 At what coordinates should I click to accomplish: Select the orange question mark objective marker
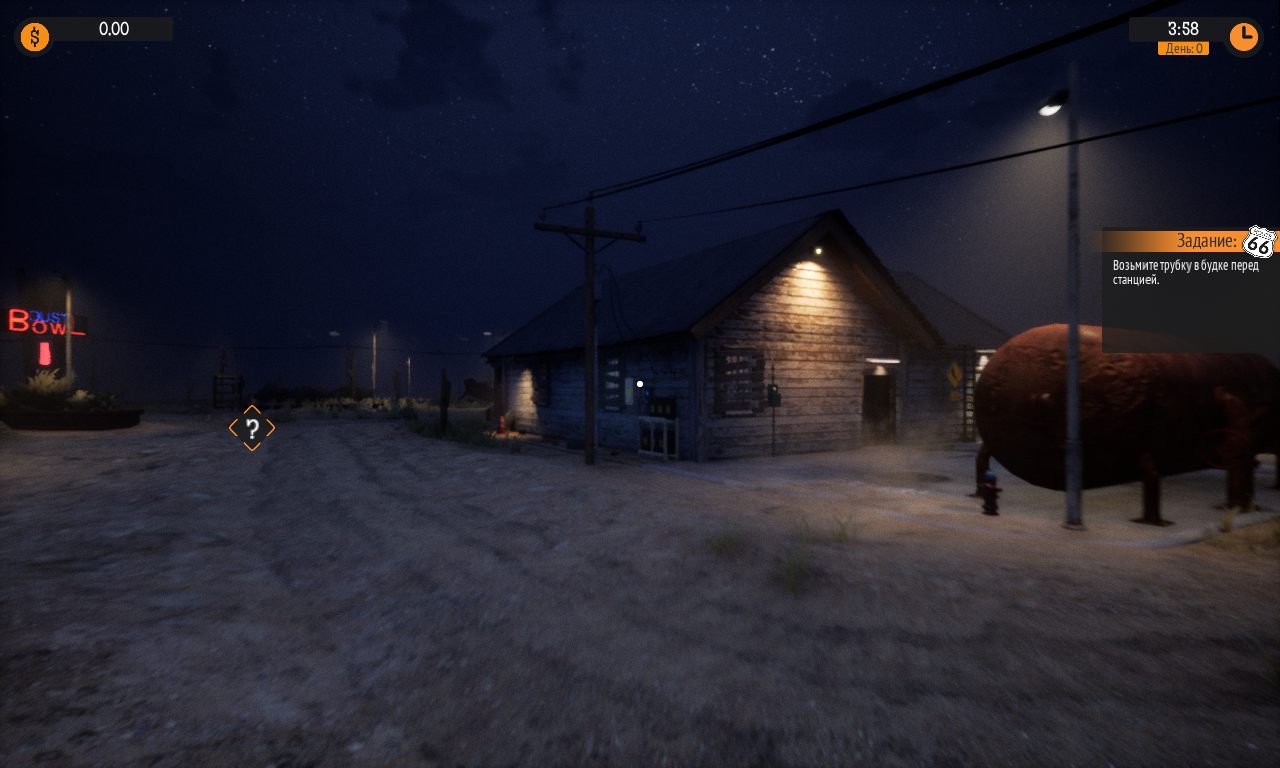point(252,429)
